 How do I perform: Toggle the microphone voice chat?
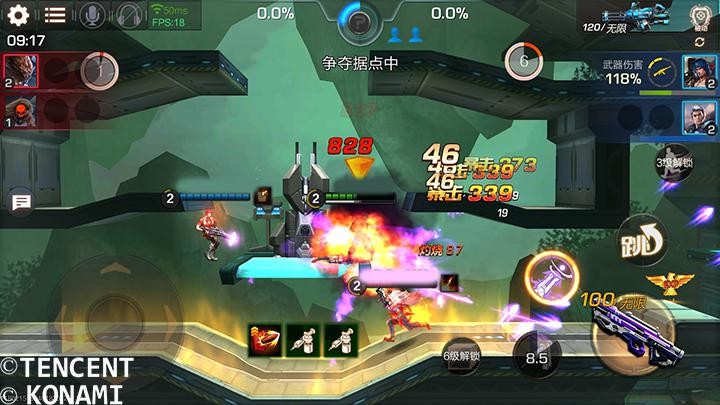pyautogui.click(x=93, y=15)
